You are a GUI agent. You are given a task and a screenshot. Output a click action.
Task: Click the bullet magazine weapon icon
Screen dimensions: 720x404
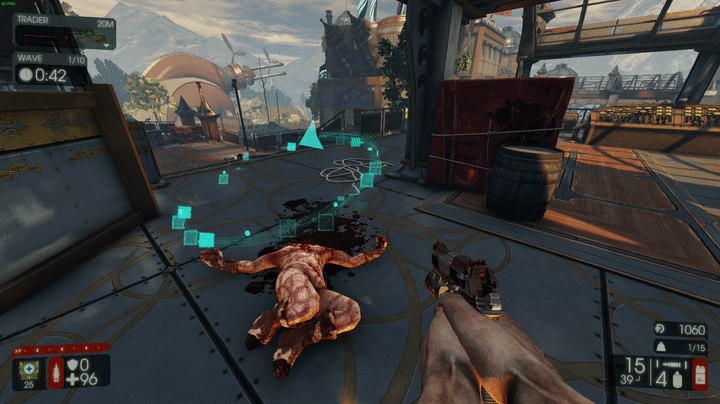click(665, 365)
